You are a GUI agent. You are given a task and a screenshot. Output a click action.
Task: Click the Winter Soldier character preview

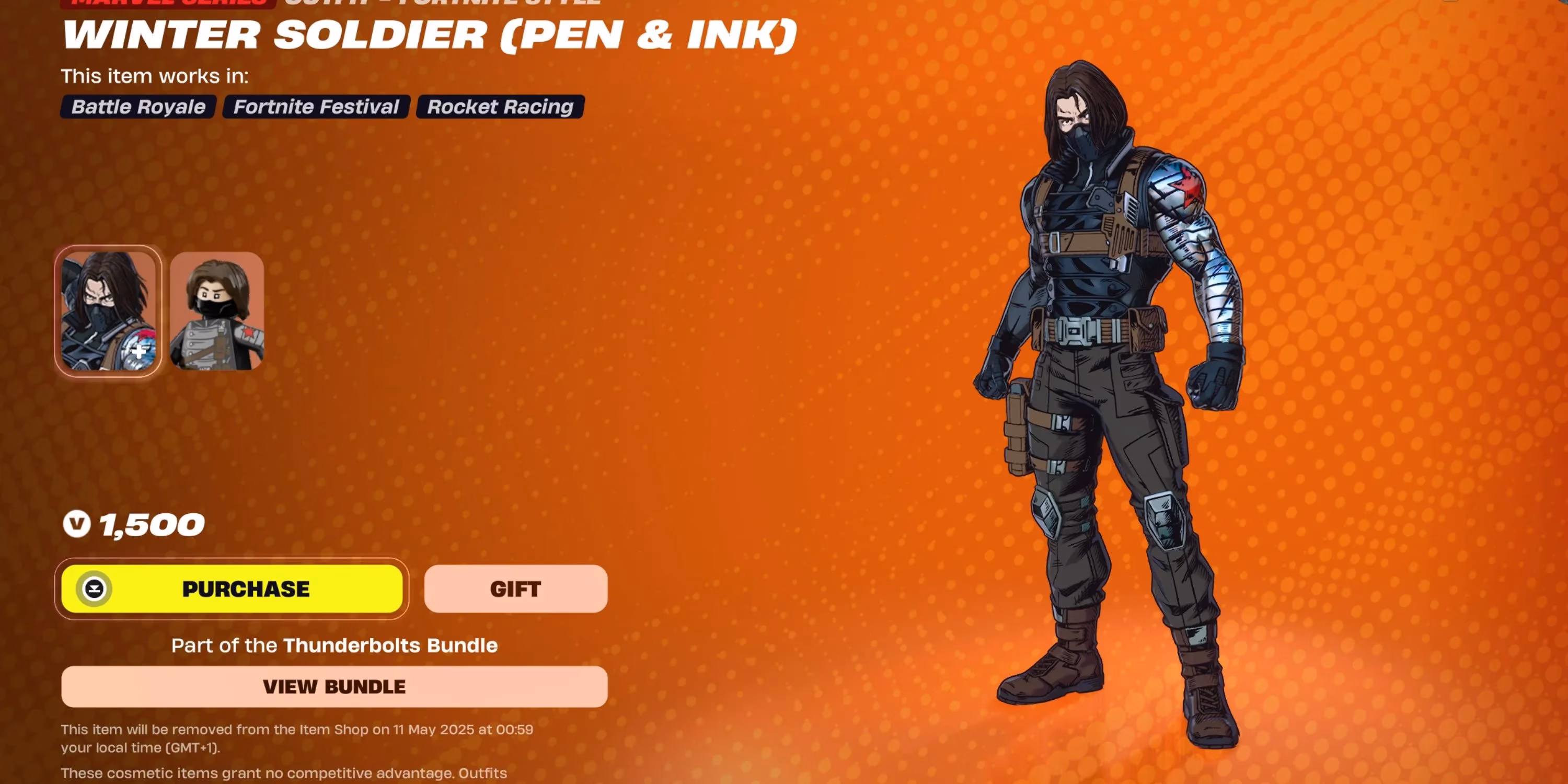click(1126, 396)
